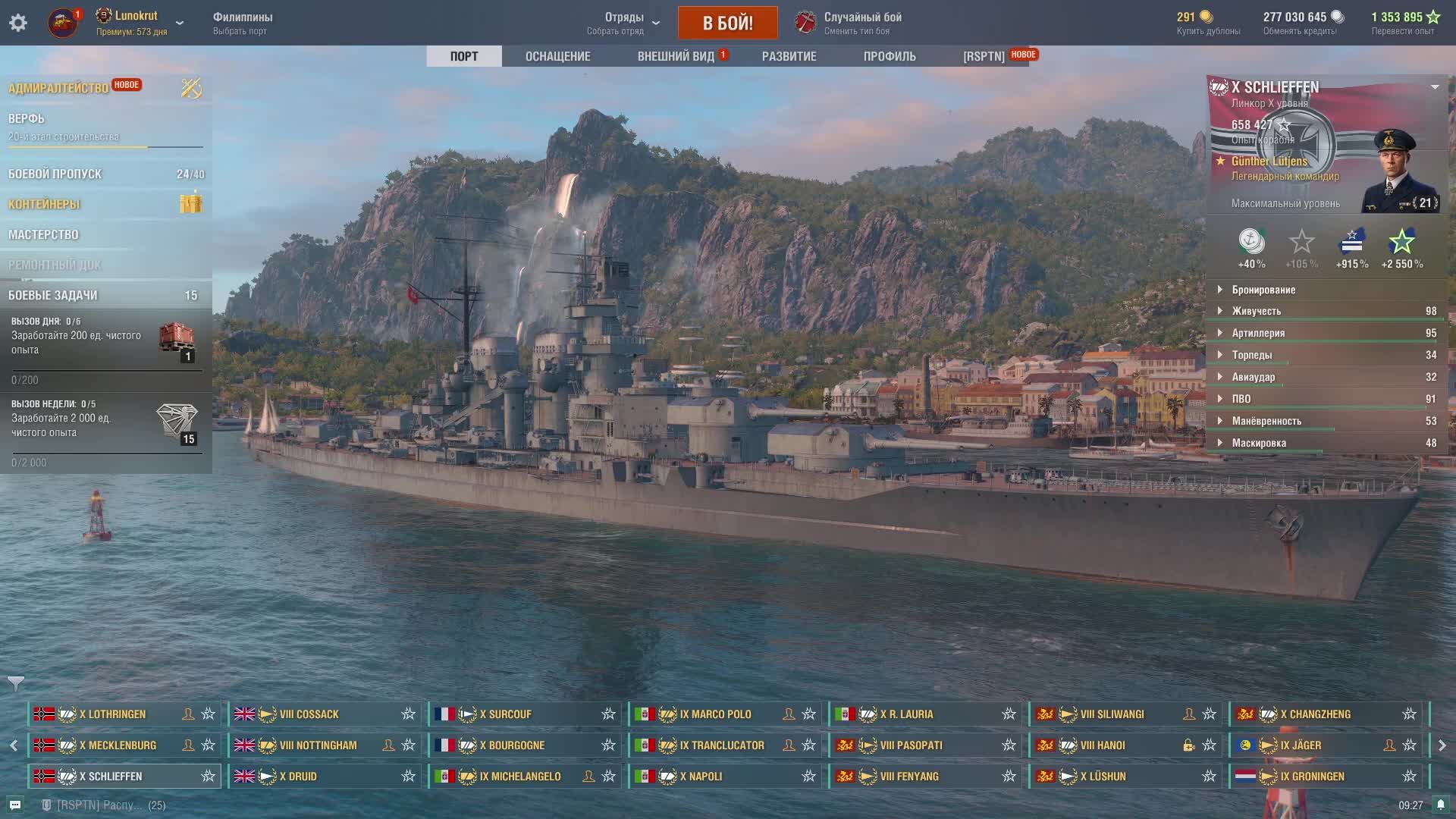Expand the Маскировка stat row
Viewport: 1456px width, 819px height.
1259,443
